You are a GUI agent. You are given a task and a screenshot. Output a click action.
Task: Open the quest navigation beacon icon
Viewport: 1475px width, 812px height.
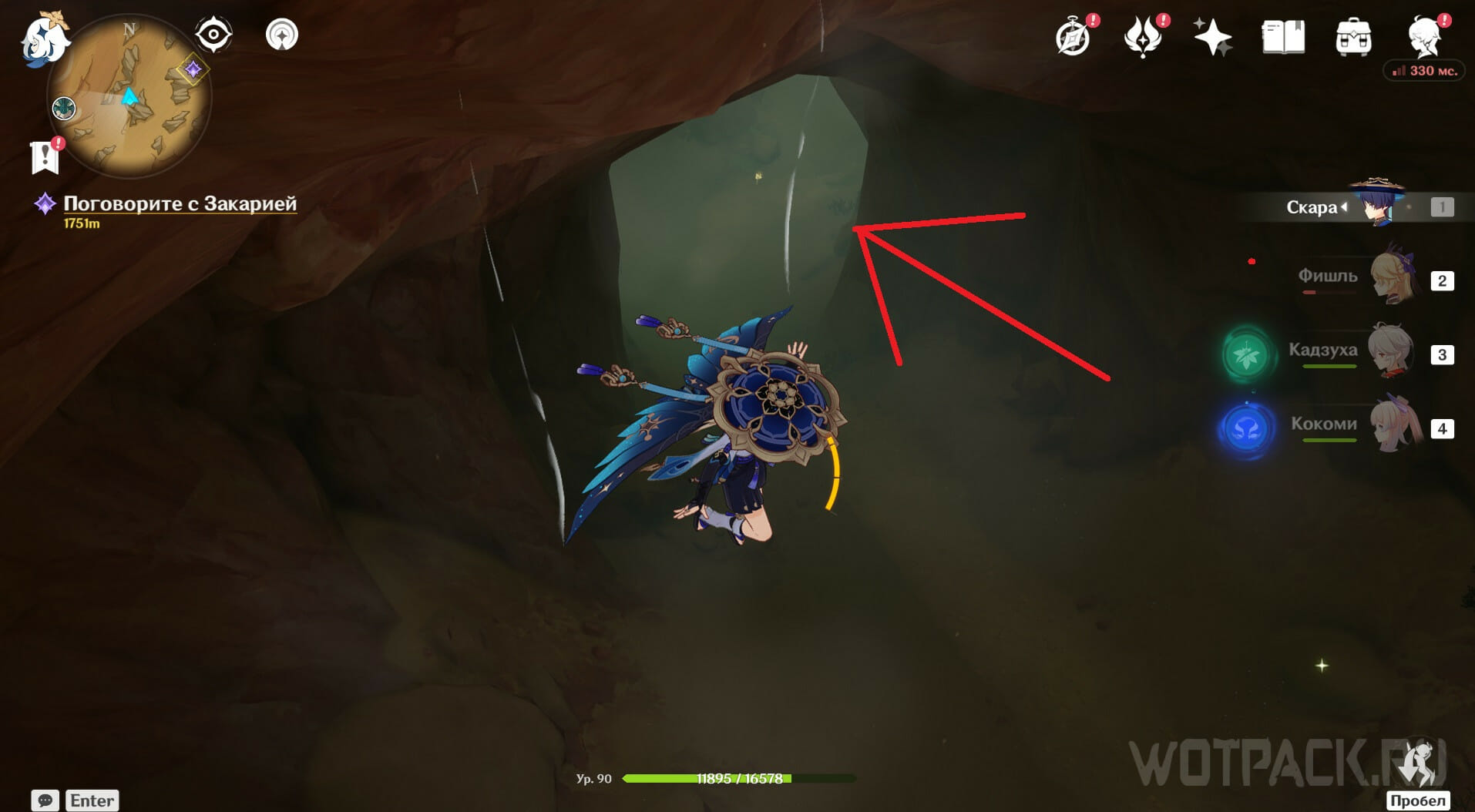[x=282, y=35]
